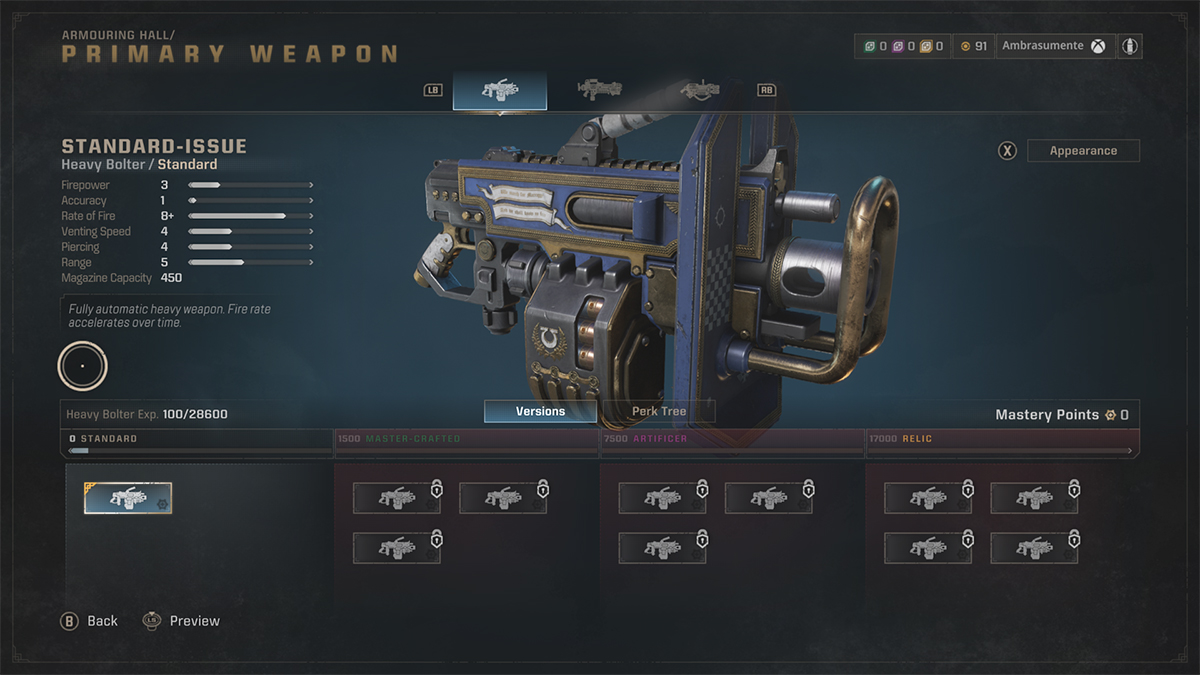Image resolution: width=1200 pixels, height=675 pixels.
Task: Click the Standard tier header
Action: pos(198,439)
